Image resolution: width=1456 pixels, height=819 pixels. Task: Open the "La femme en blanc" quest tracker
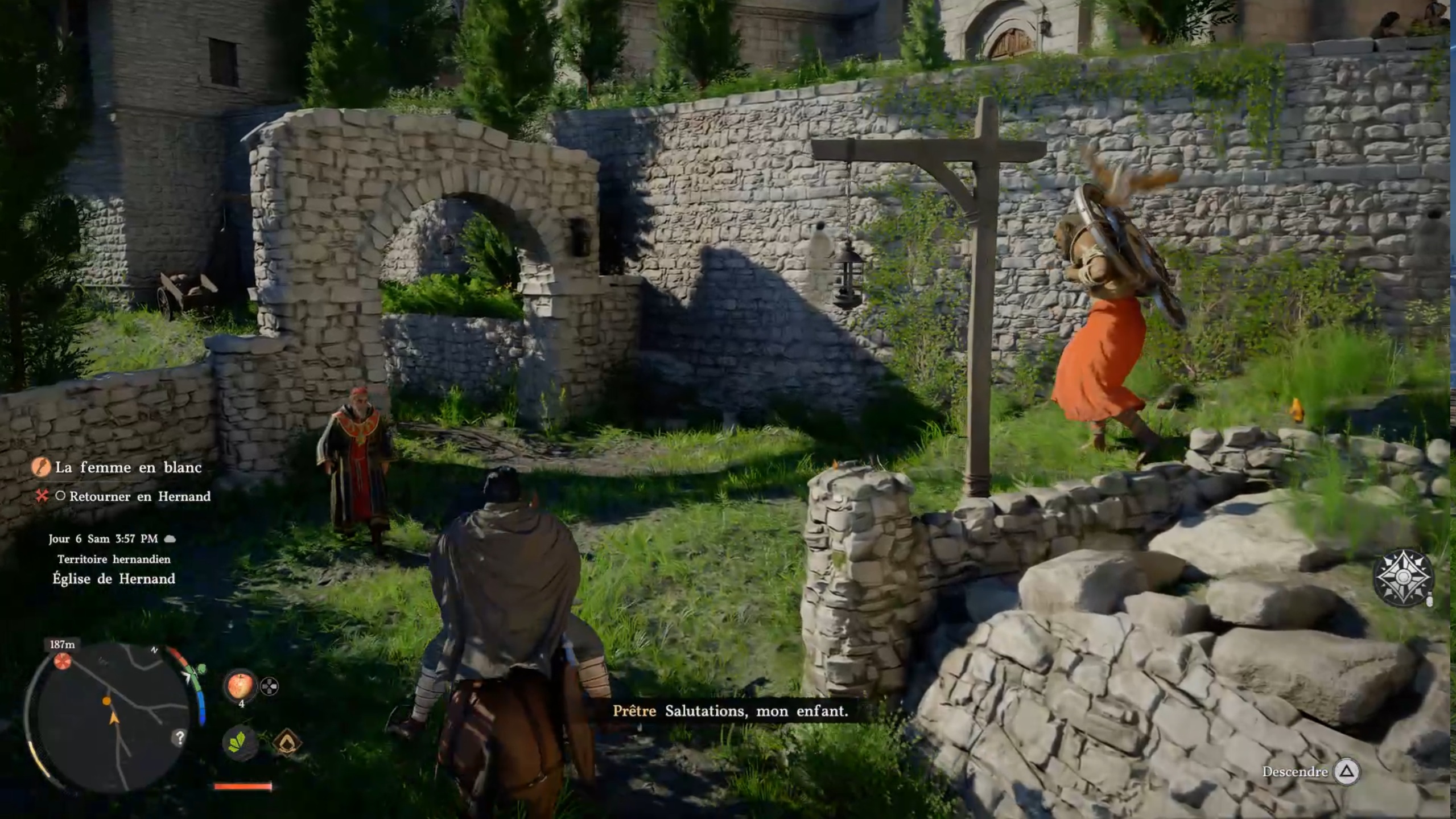tap(128, 467)
